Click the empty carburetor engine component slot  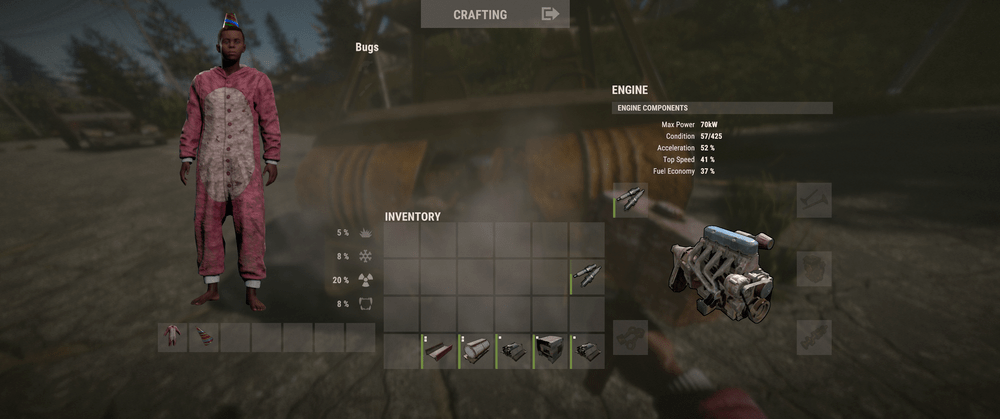[x=814, y=269]
